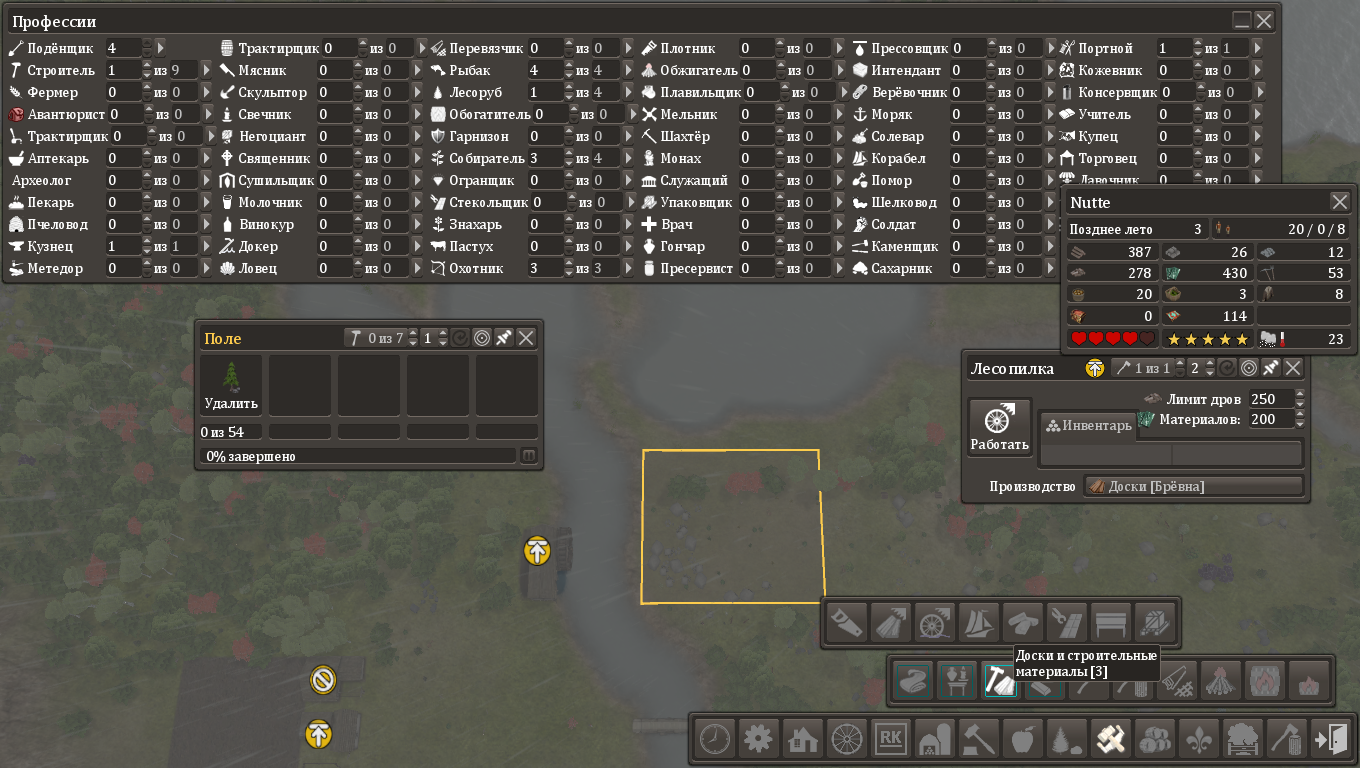Open the gear settings toolbar button

[758, 739]
